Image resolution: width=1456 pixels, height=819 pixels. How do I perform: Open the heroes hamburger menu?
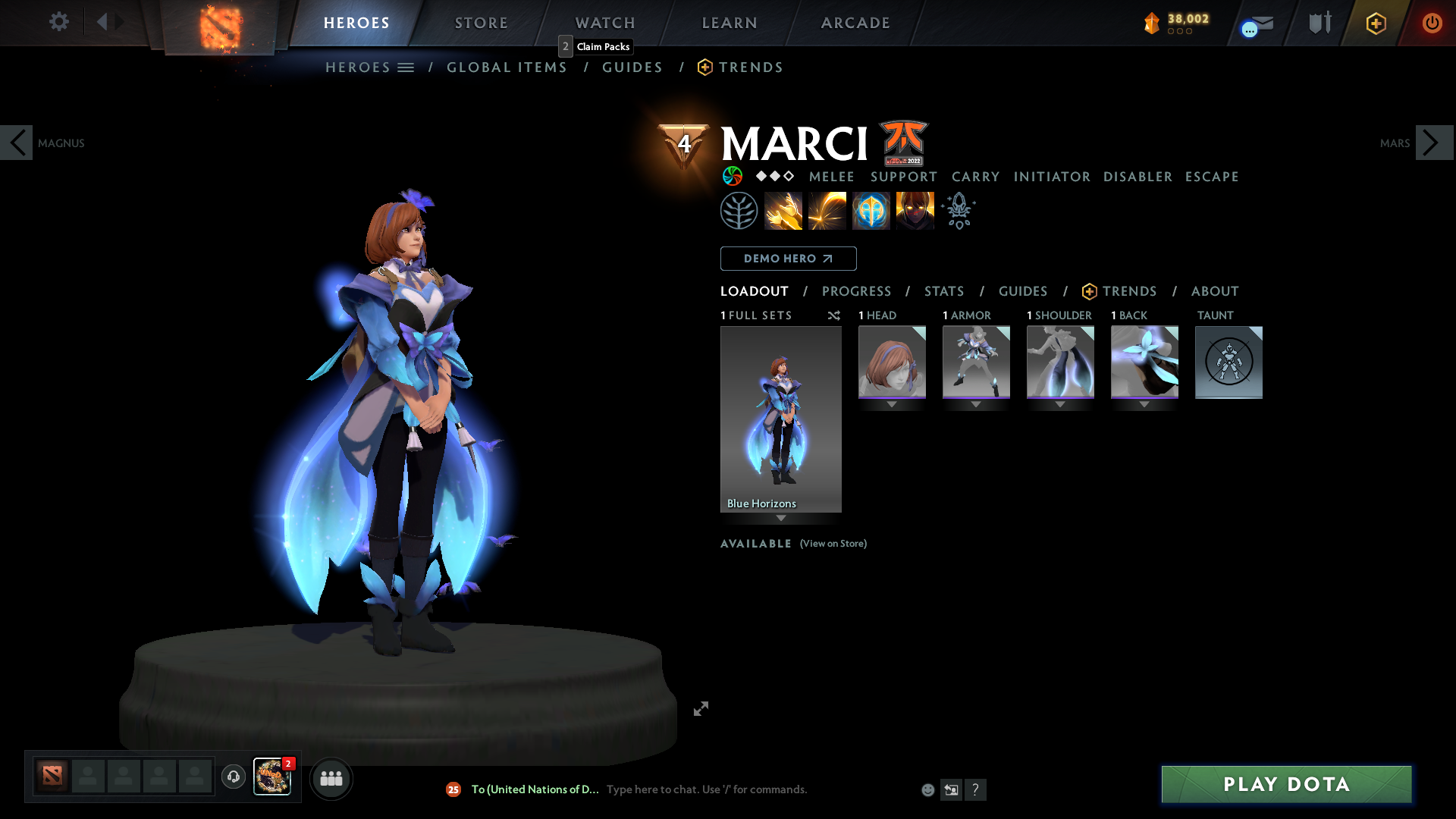coord(406,67)
